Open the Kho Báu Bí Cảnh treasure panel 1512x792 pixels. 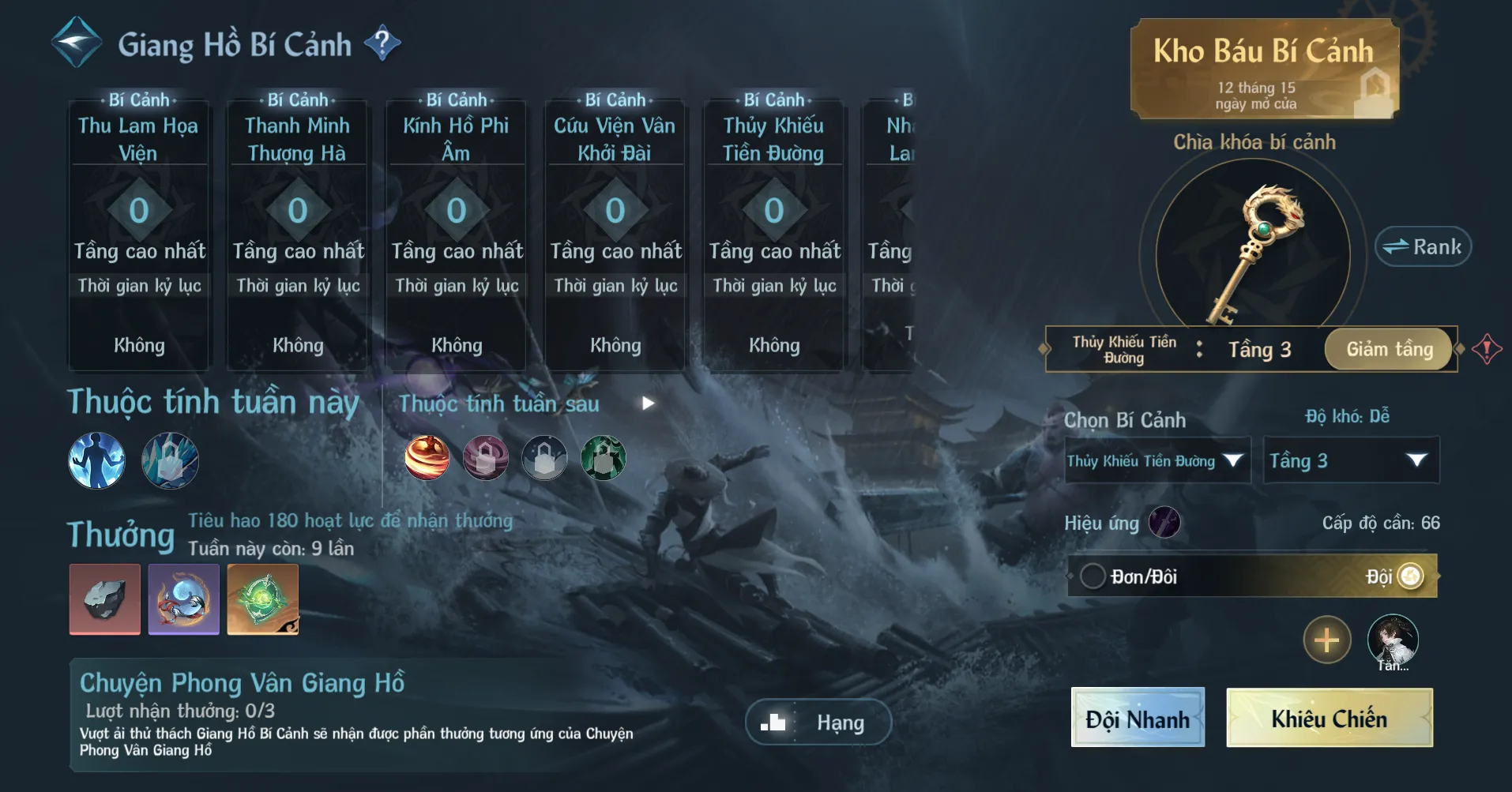[1264, 69]
